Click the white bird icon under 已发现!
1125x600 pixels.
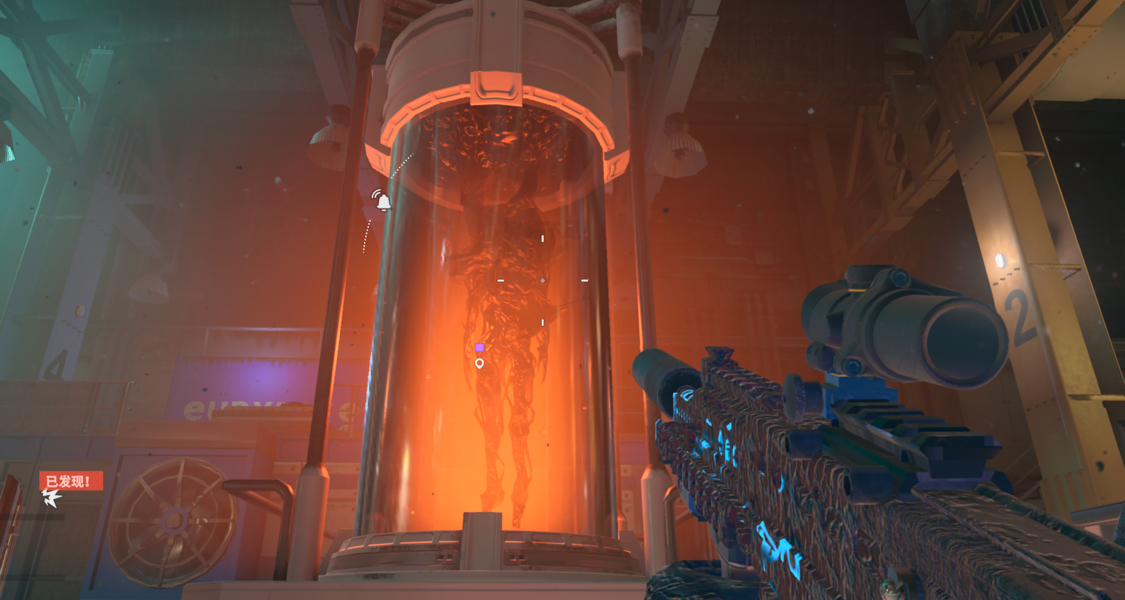pyautogui.click(x=50, y=498)
